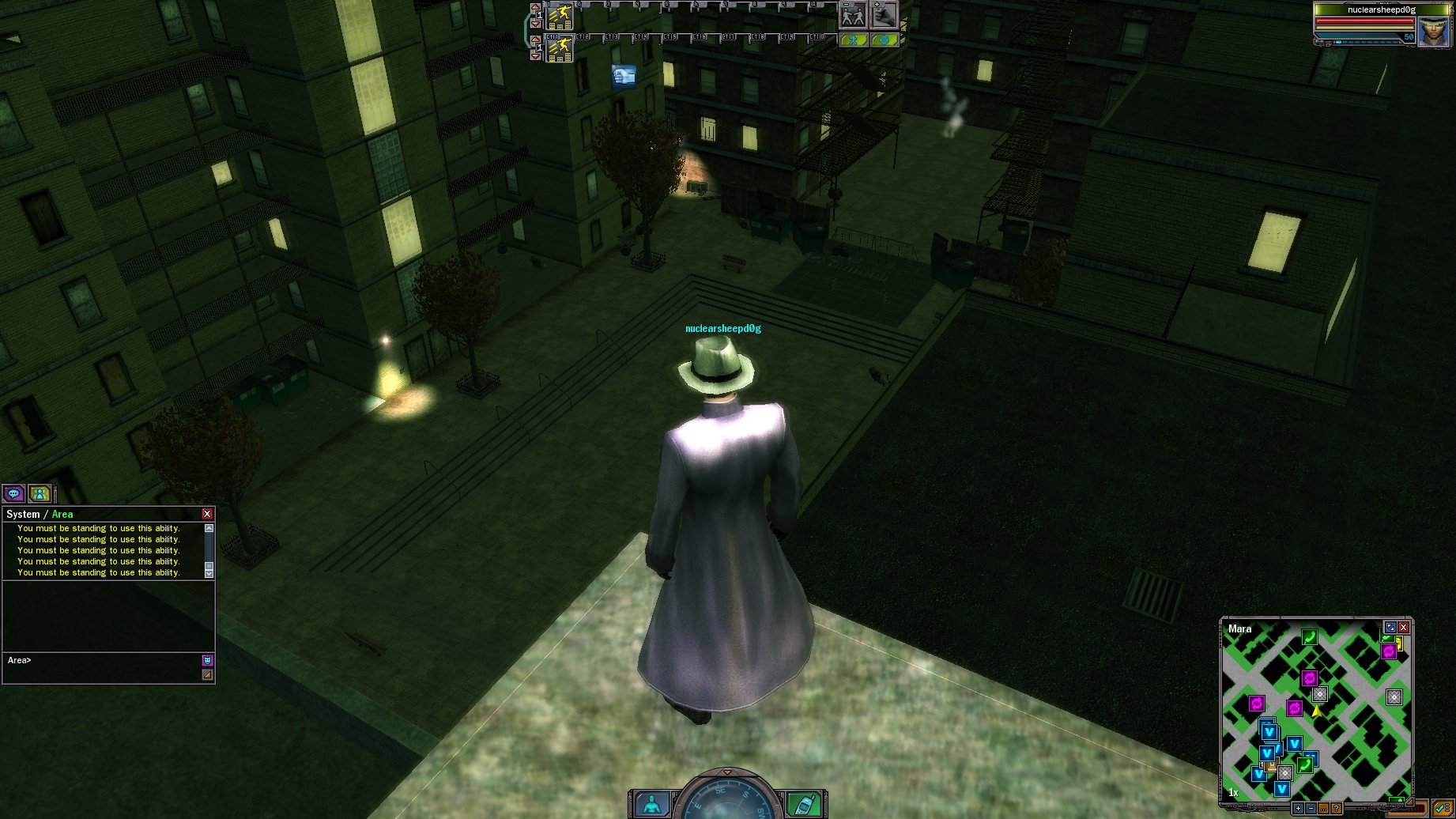
Task: Activate the Ctrl+1 Hyper Jump ability slot
Action: 560,49
